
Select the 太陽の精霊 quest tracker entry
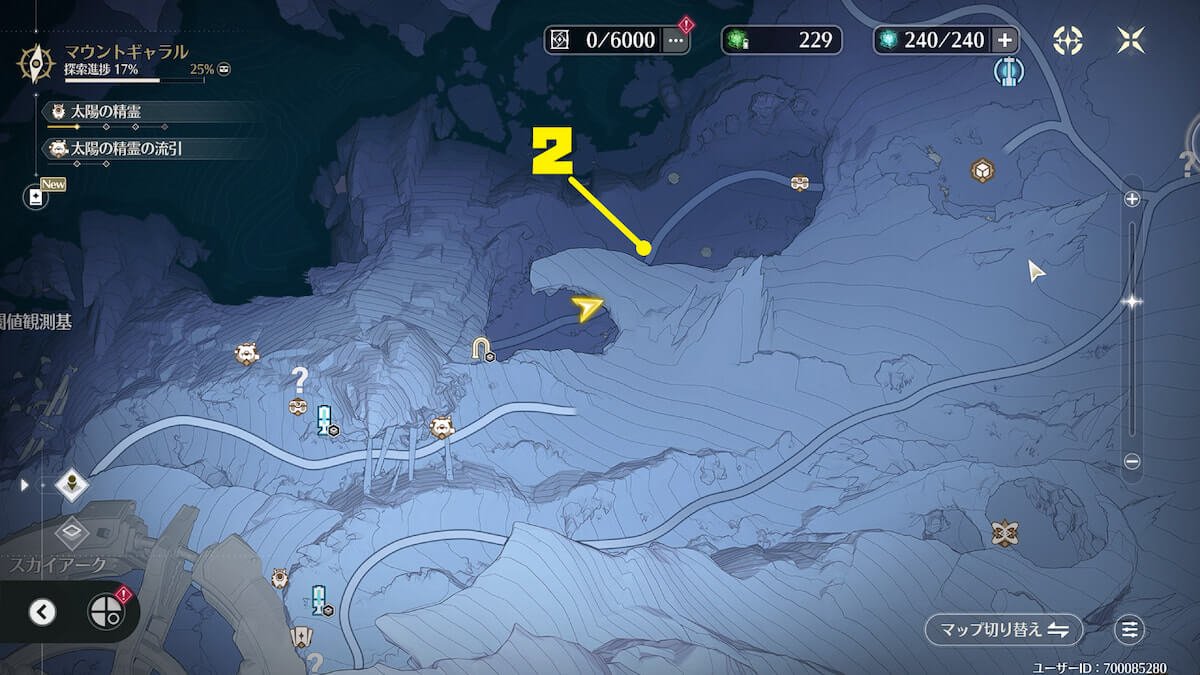[x=105, y=112]
